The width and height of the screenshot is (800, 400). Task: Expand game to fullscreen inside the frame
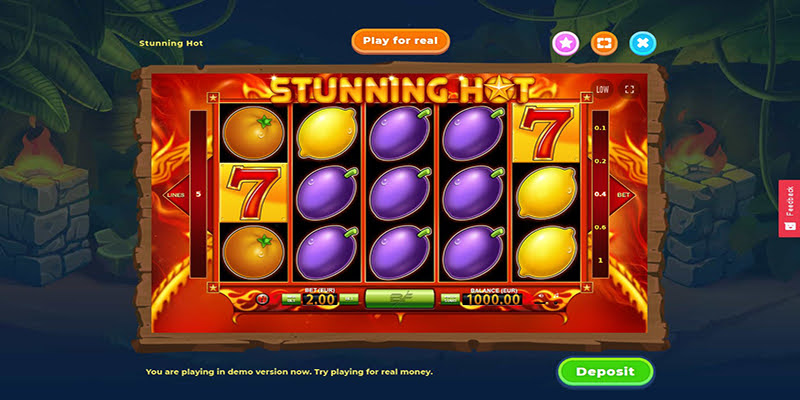click(x=629, y=89)
